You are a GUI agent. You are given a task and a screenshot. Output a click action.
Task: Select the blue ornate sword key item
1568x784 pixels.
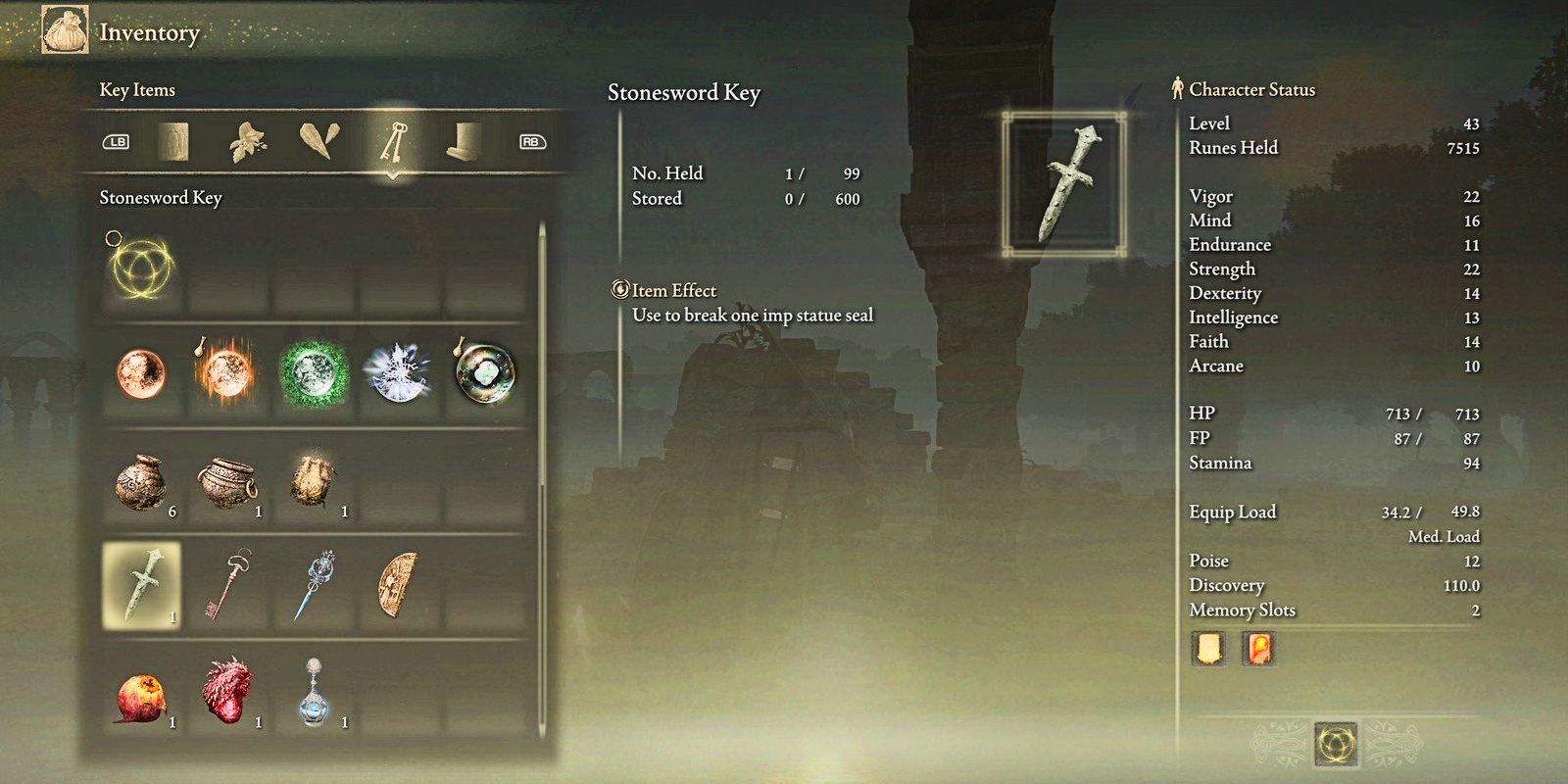pyautogui.click(x=312, y=582)
